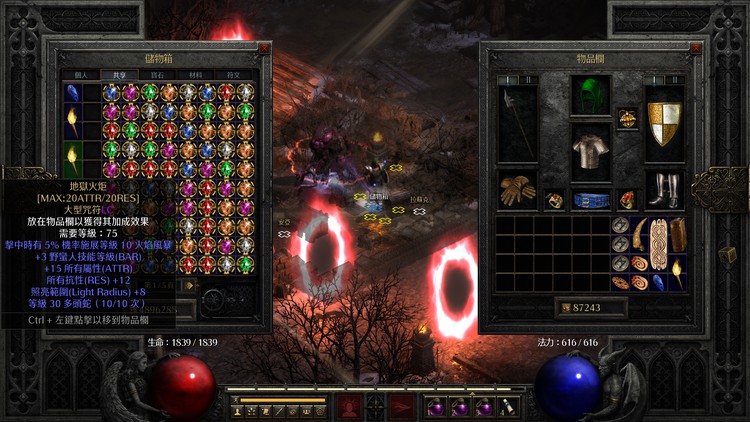Close the inventory panel

697,48
